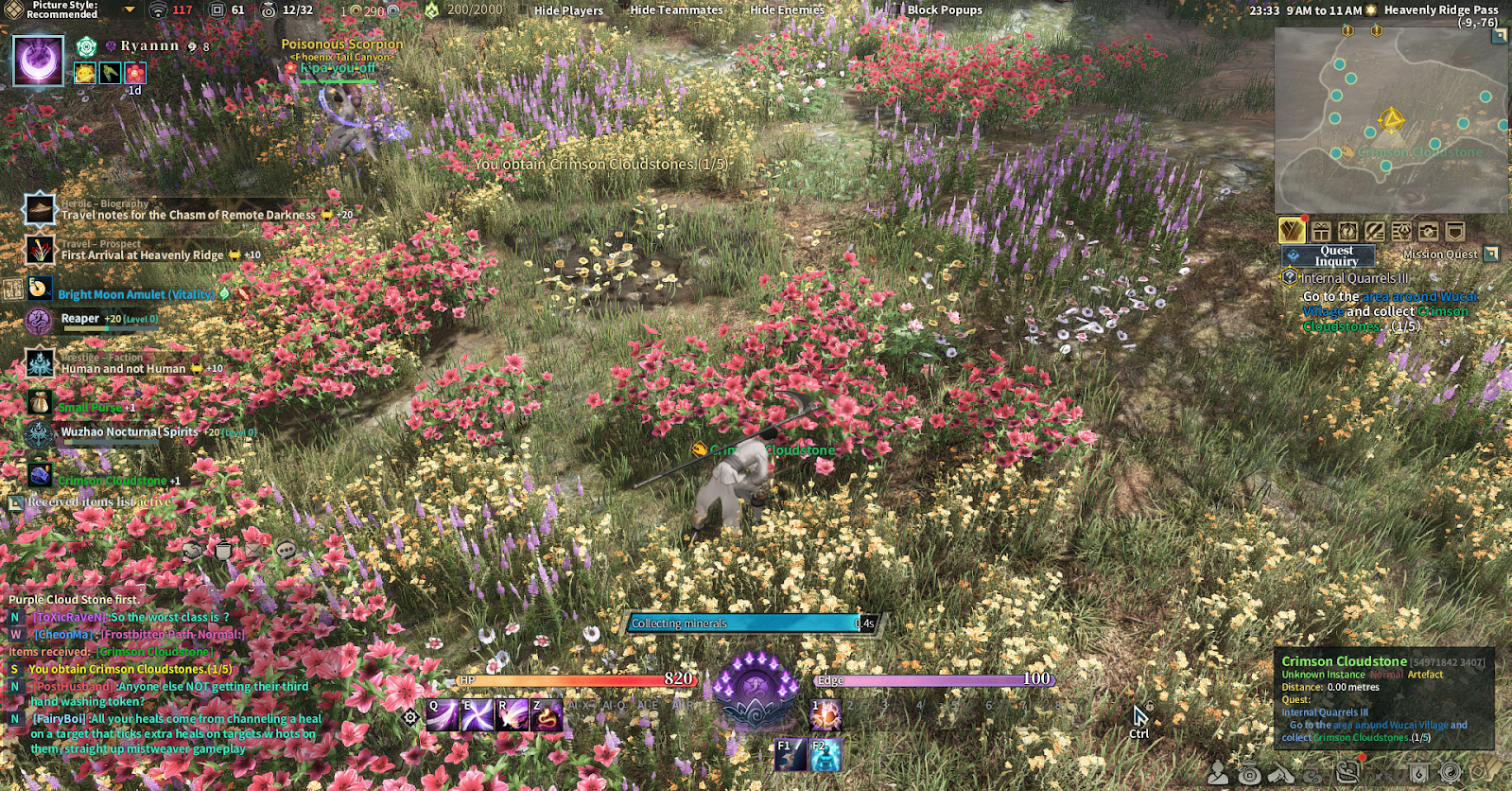Click the purple player portrait of Ryannn
Screen dimensions: 1512x791
click(x=39, y=61)
